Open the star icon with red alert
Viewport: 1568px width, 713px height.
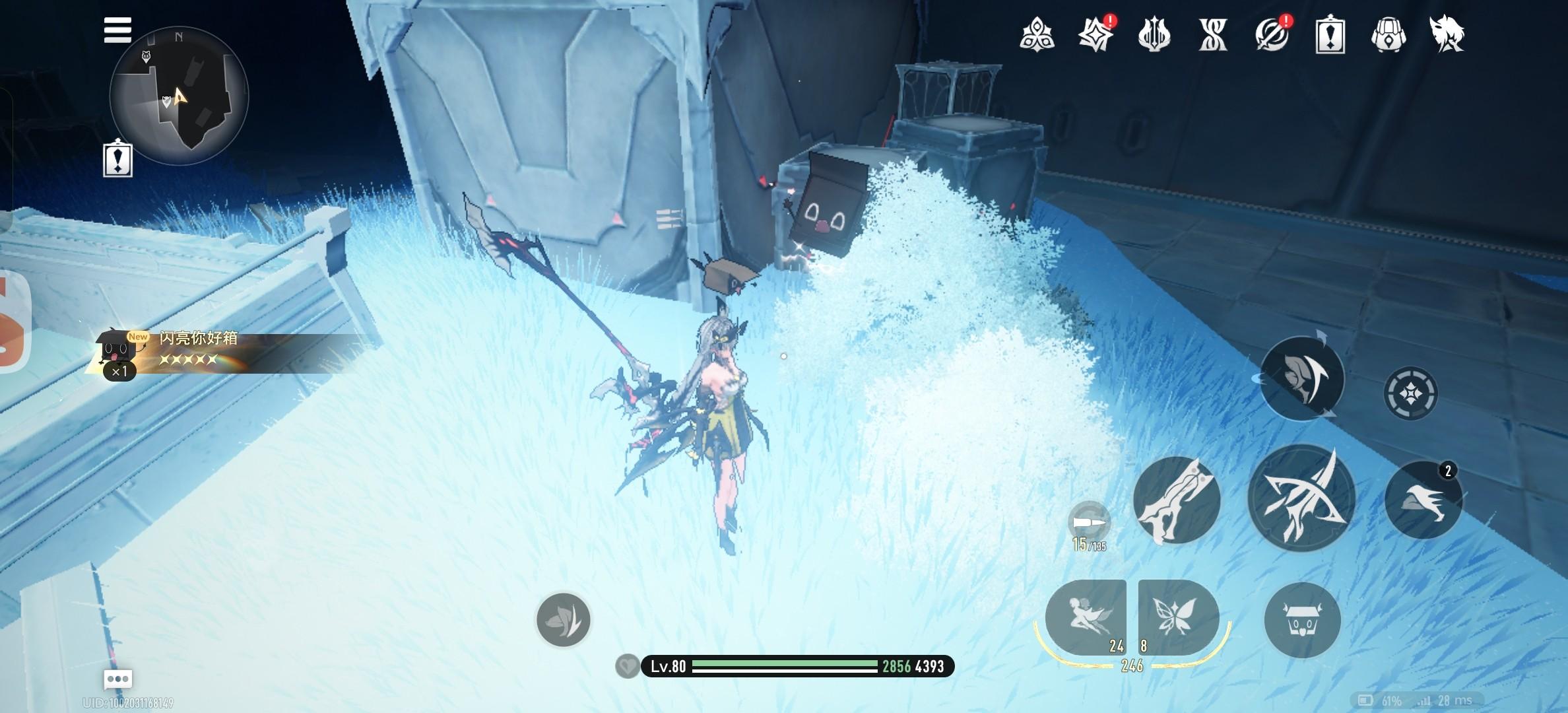(1095, 34)
